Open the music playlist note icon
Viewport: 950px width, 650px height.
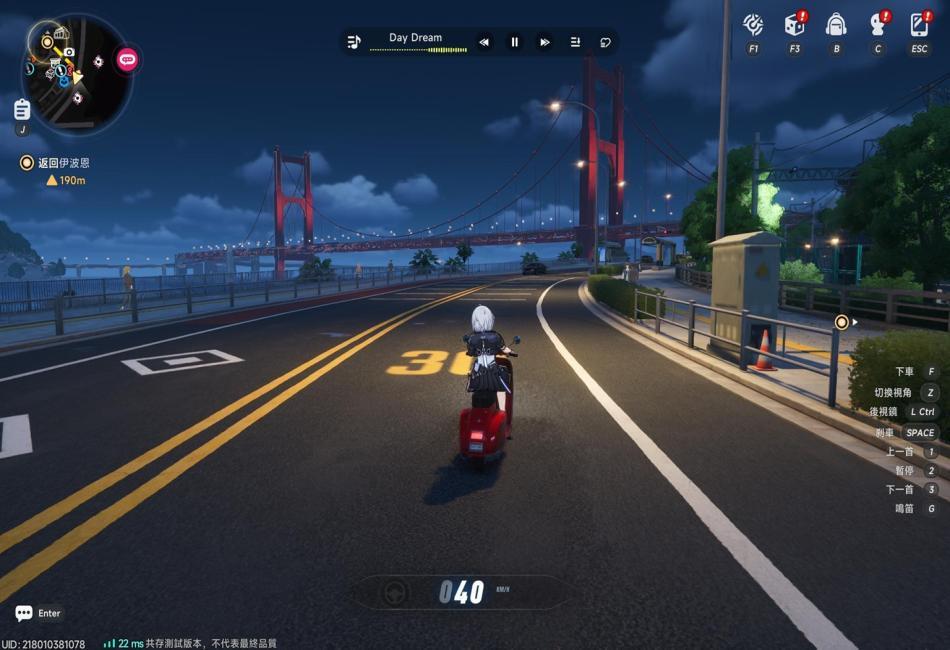(x=354, y=42)
